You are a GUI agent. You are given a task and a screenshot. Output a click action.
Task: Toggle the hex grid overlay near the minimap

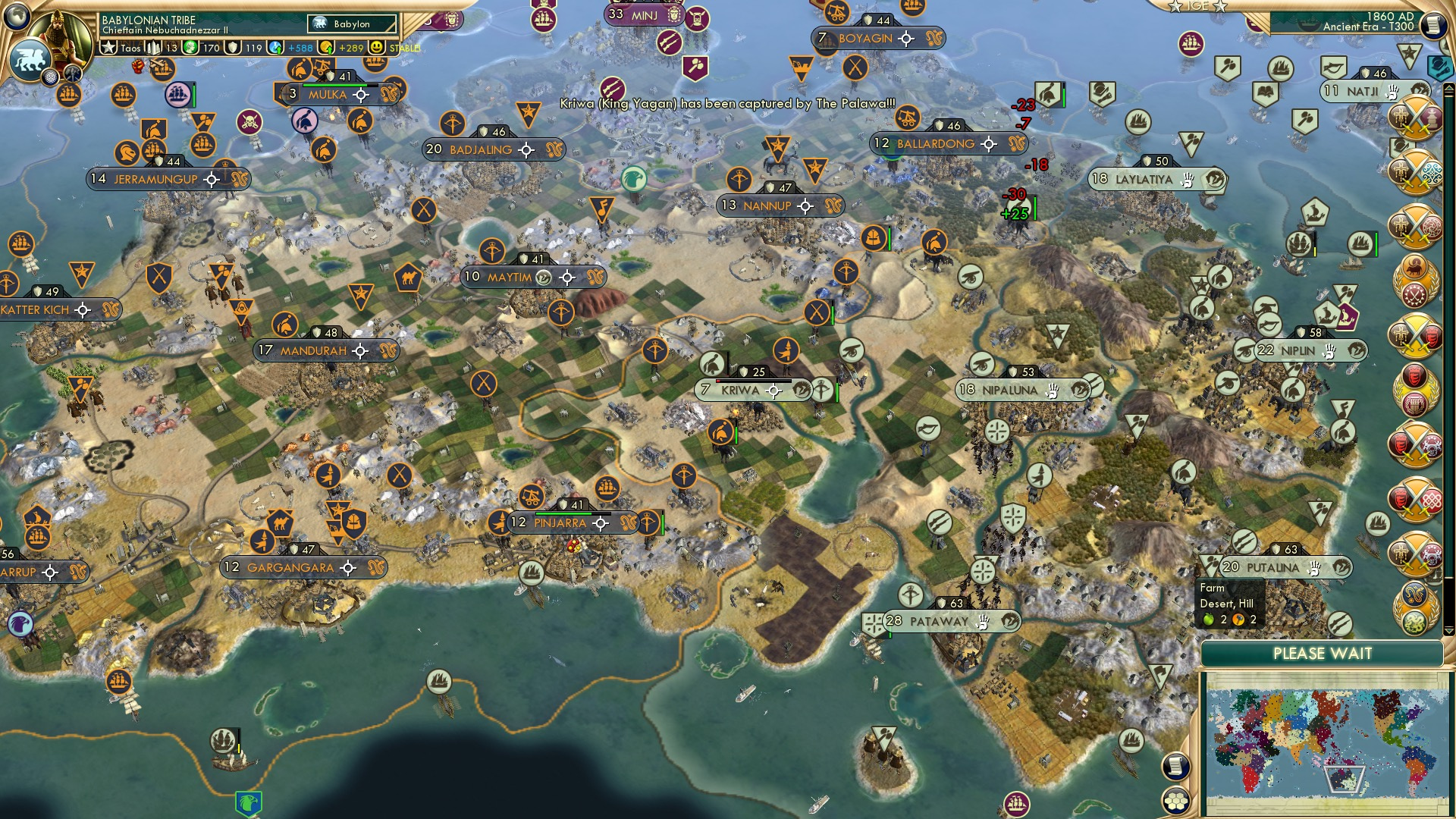[1176, 799]
